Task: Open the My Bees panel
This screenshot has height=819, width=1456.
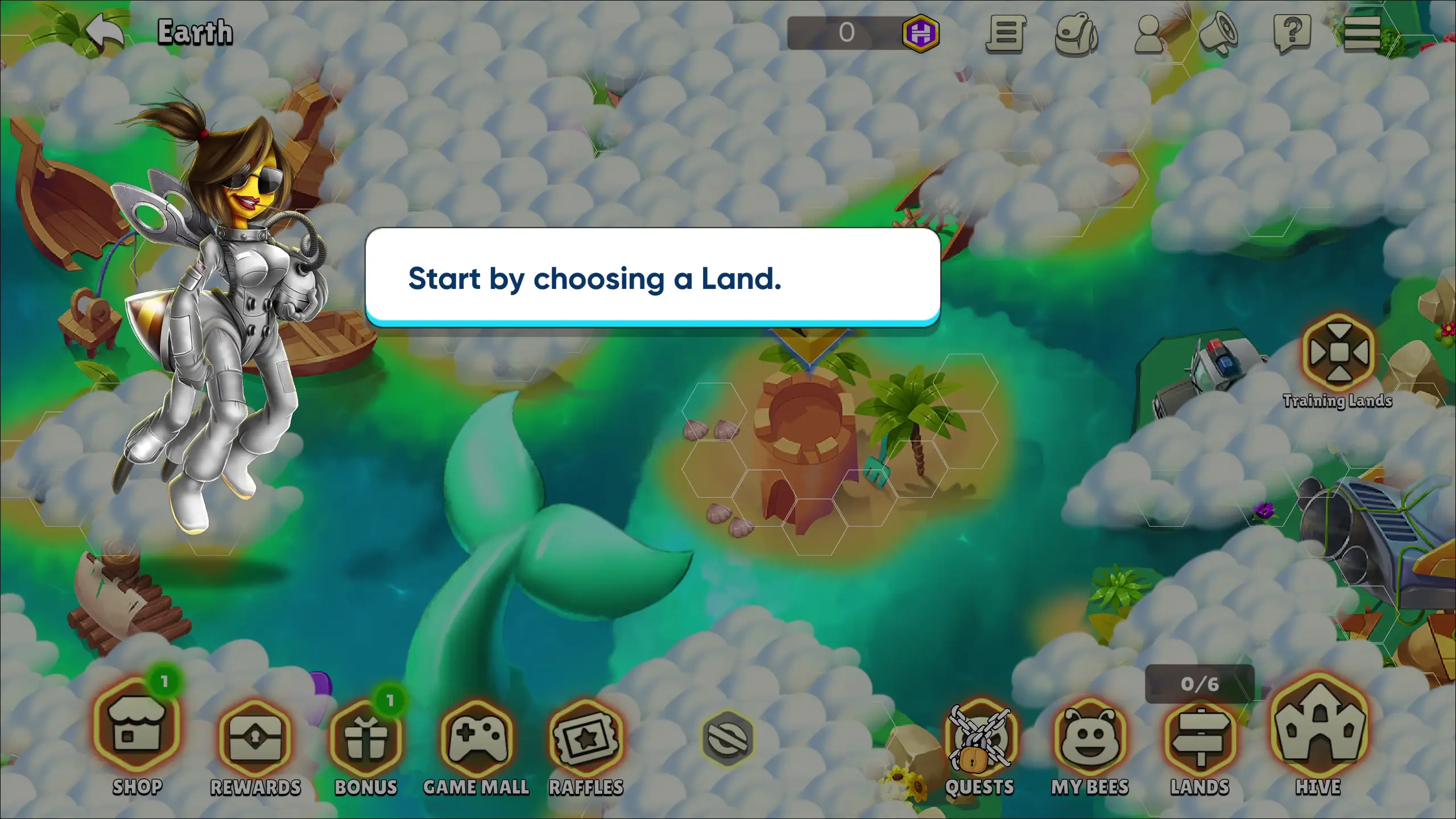Action: click(1091, 739)
